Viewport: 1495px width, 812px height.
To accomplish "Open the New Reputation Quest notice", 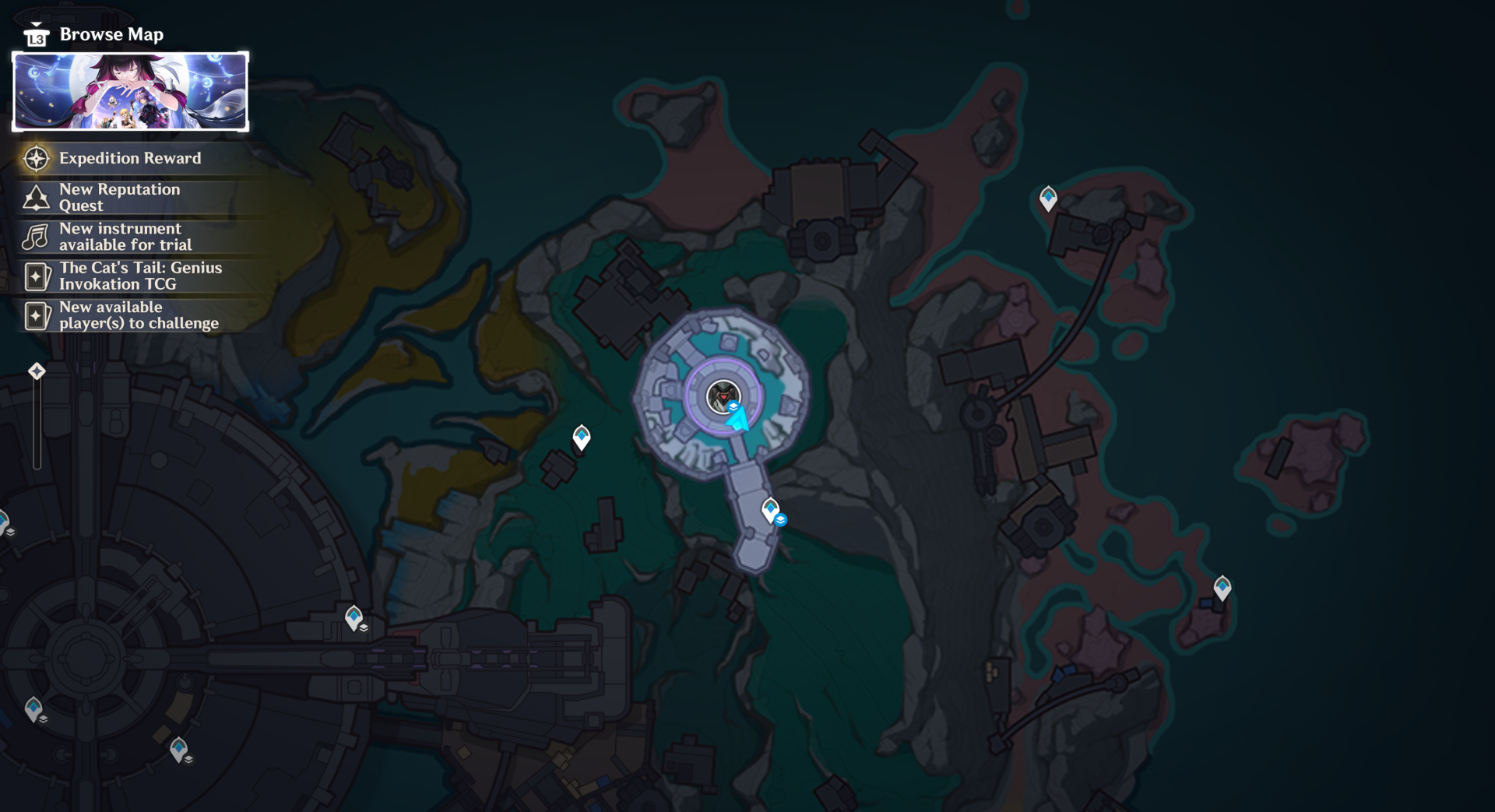I will coord(119,197).
